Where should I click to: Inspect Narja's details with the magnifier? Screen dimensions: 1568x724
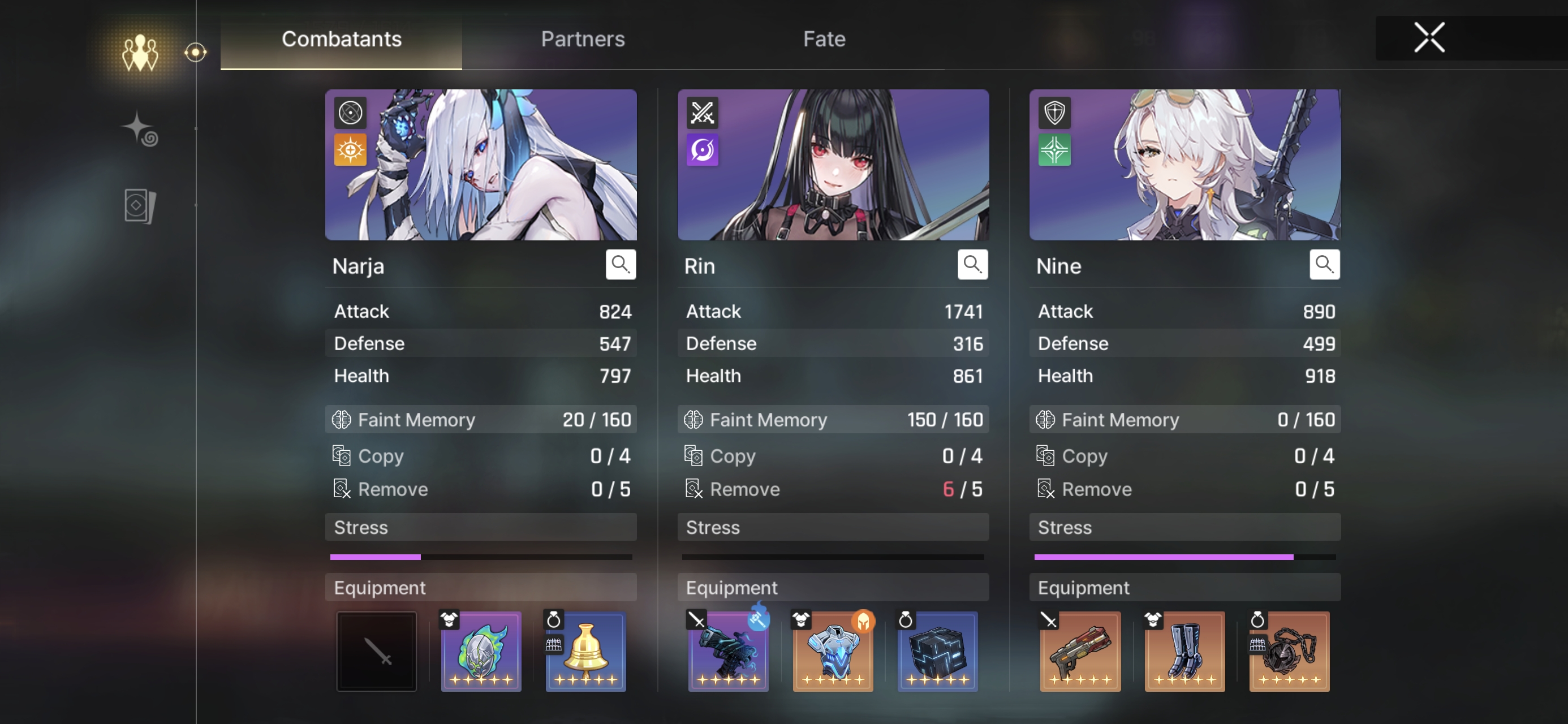pyautogui.click(x=621, y=264)
